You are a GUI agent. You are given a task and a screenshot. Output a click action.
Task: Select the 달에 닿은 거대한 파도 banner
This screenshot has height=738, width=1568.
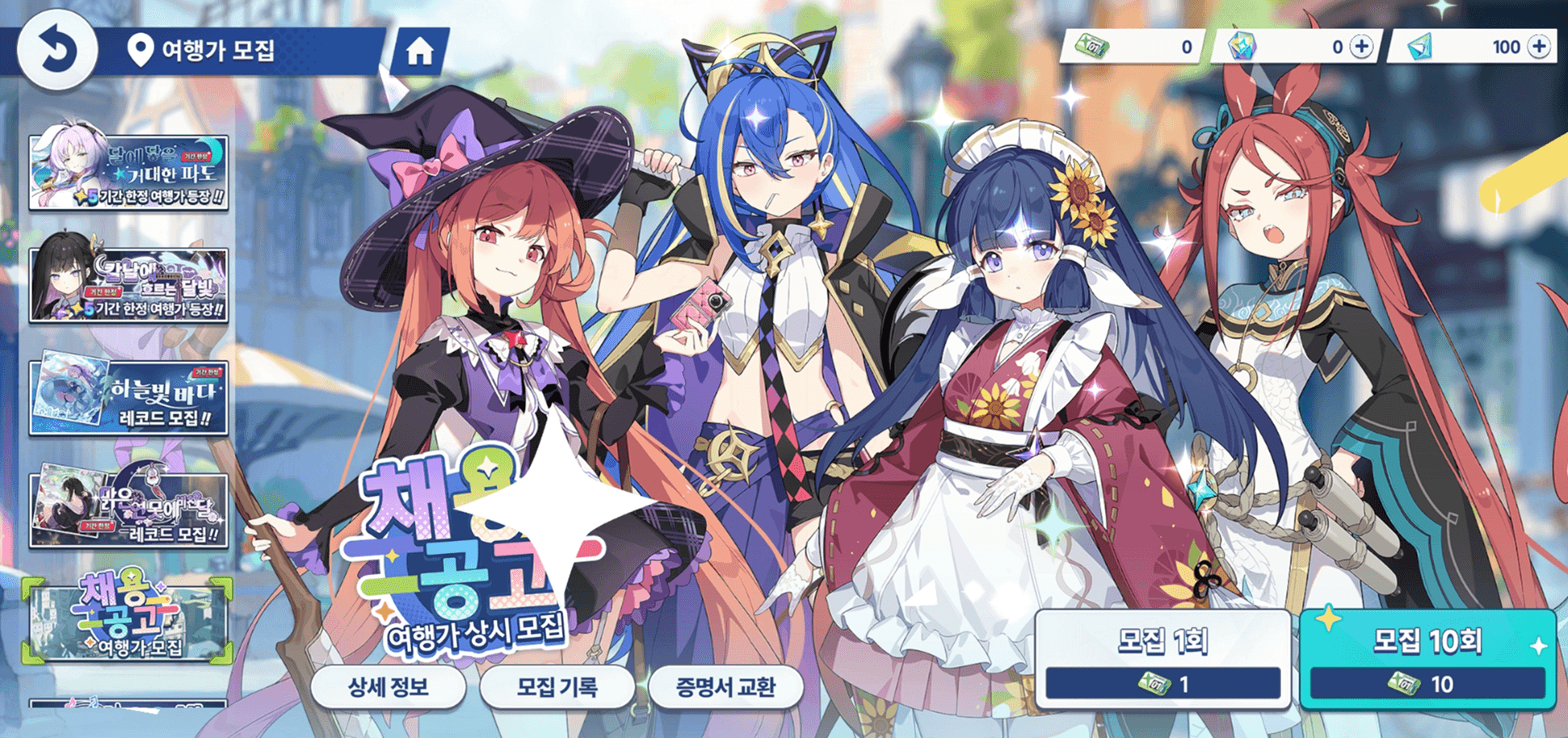click(x=128, y=173)
